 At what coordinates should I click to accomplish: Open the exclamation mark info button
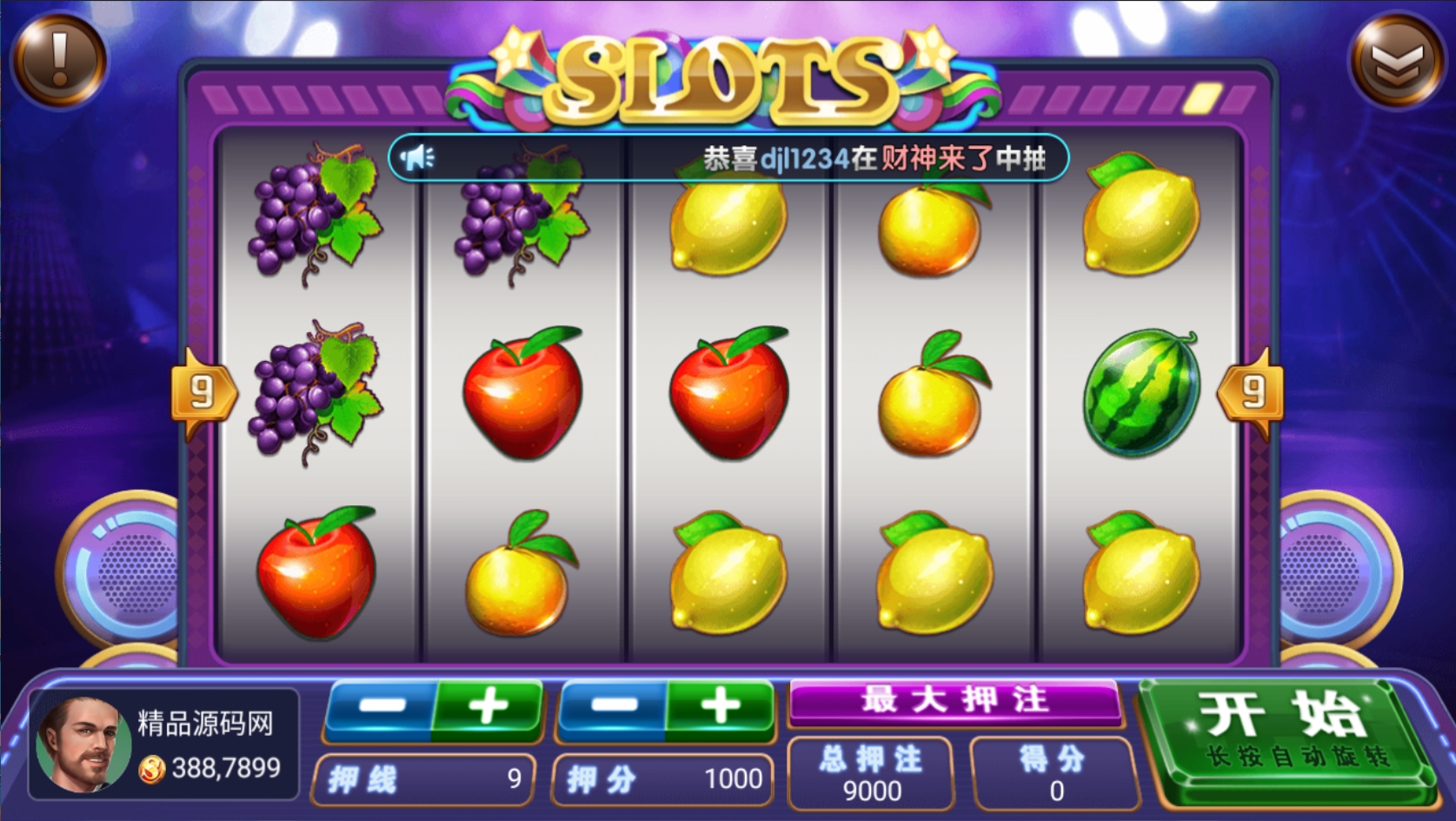point(58,59)
